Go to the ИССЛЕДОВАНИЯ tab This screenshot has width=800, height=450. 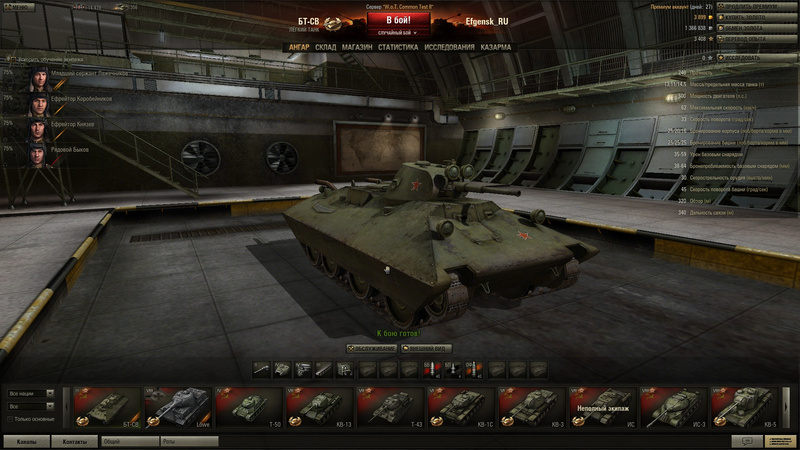448,47
